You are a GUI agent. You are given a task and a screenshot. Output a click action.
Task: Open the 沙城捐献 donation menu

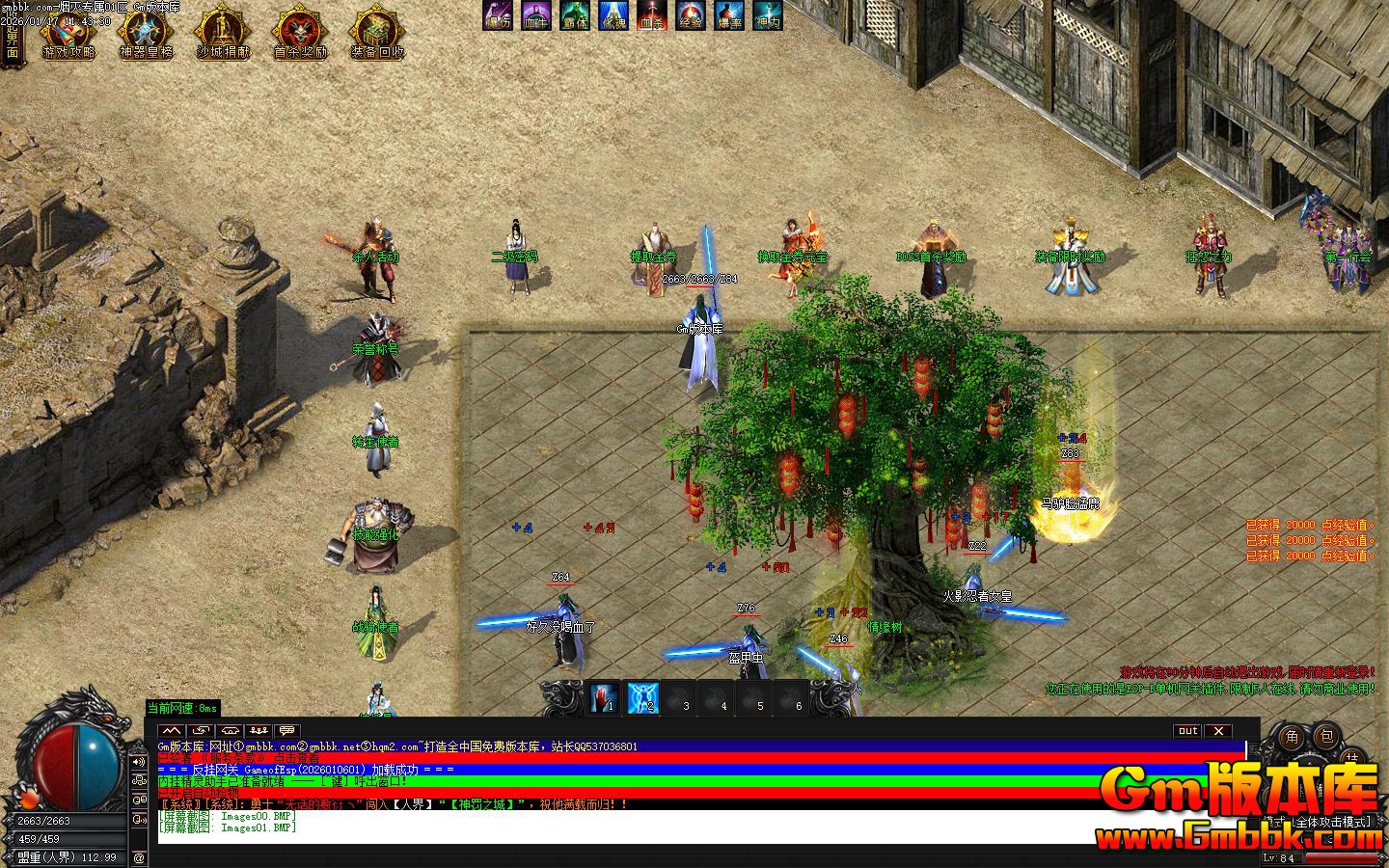click(x=223, y=34)
